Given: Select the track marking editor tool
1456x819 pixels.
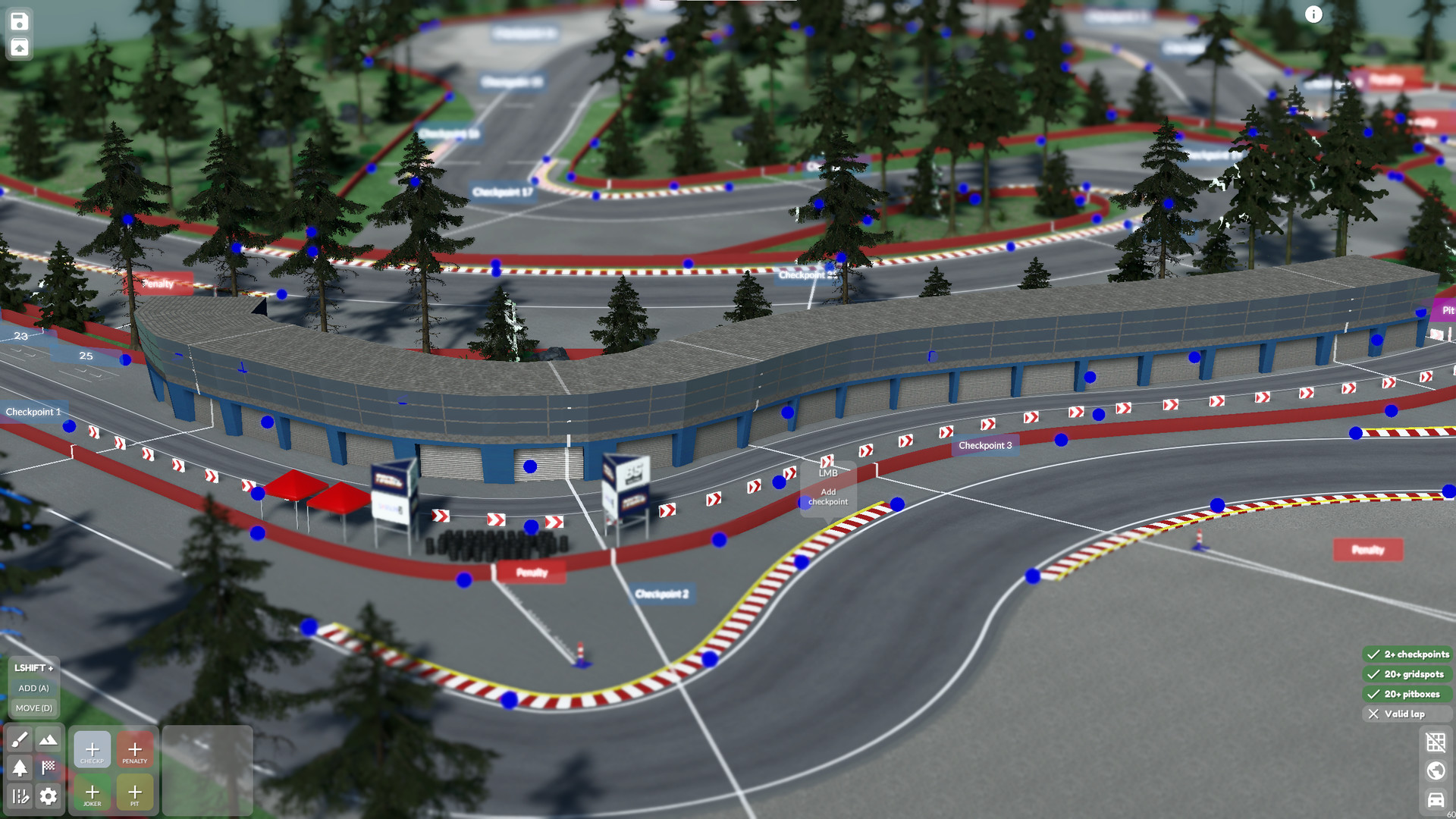Looking at the screenshot, I should pyautogui.click(x=20, y=796).
